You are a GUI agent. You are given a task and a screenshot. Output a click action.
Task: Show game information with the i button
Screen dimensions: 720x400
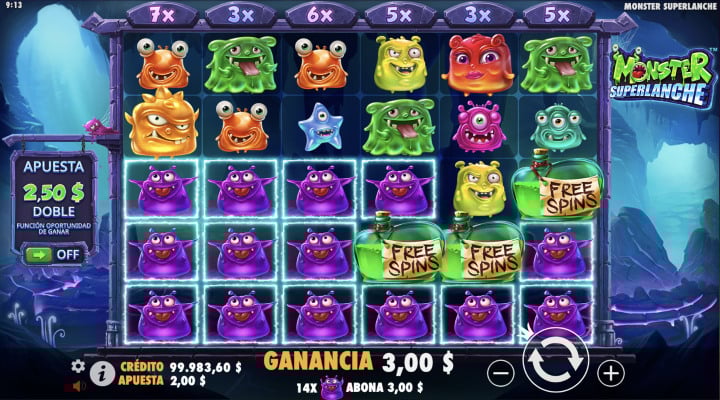101,372
